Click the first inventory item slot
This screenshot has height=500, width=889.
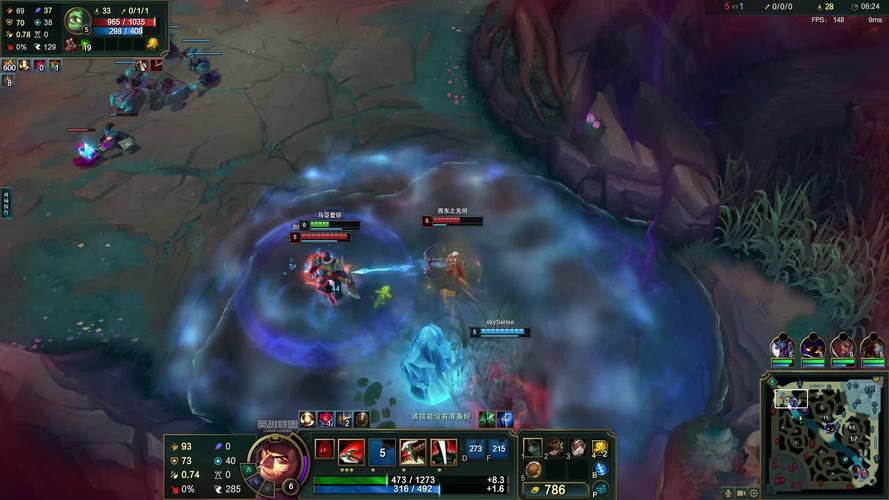pos(533,448)
